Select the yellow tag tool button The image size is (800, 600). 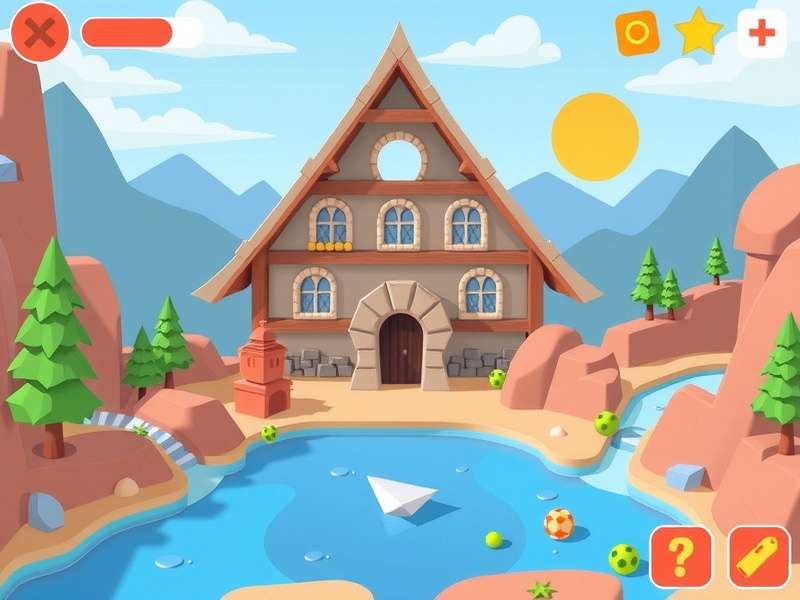click(759, 556)
